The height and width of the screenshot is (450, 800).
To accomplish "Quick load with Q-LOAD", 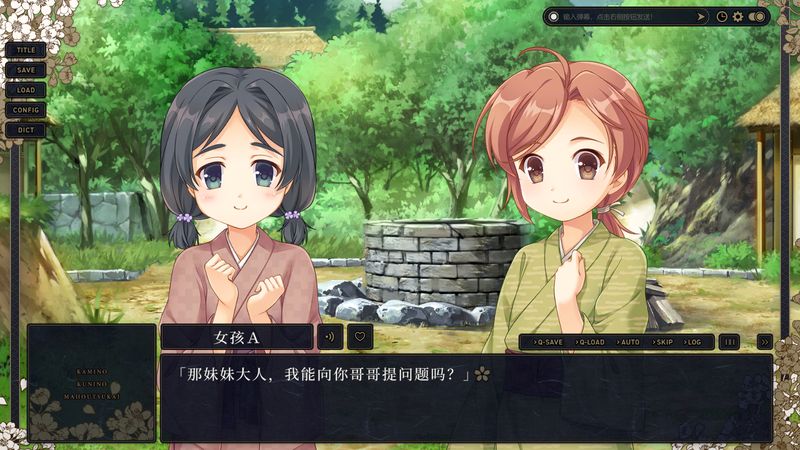I will (591, 342).
